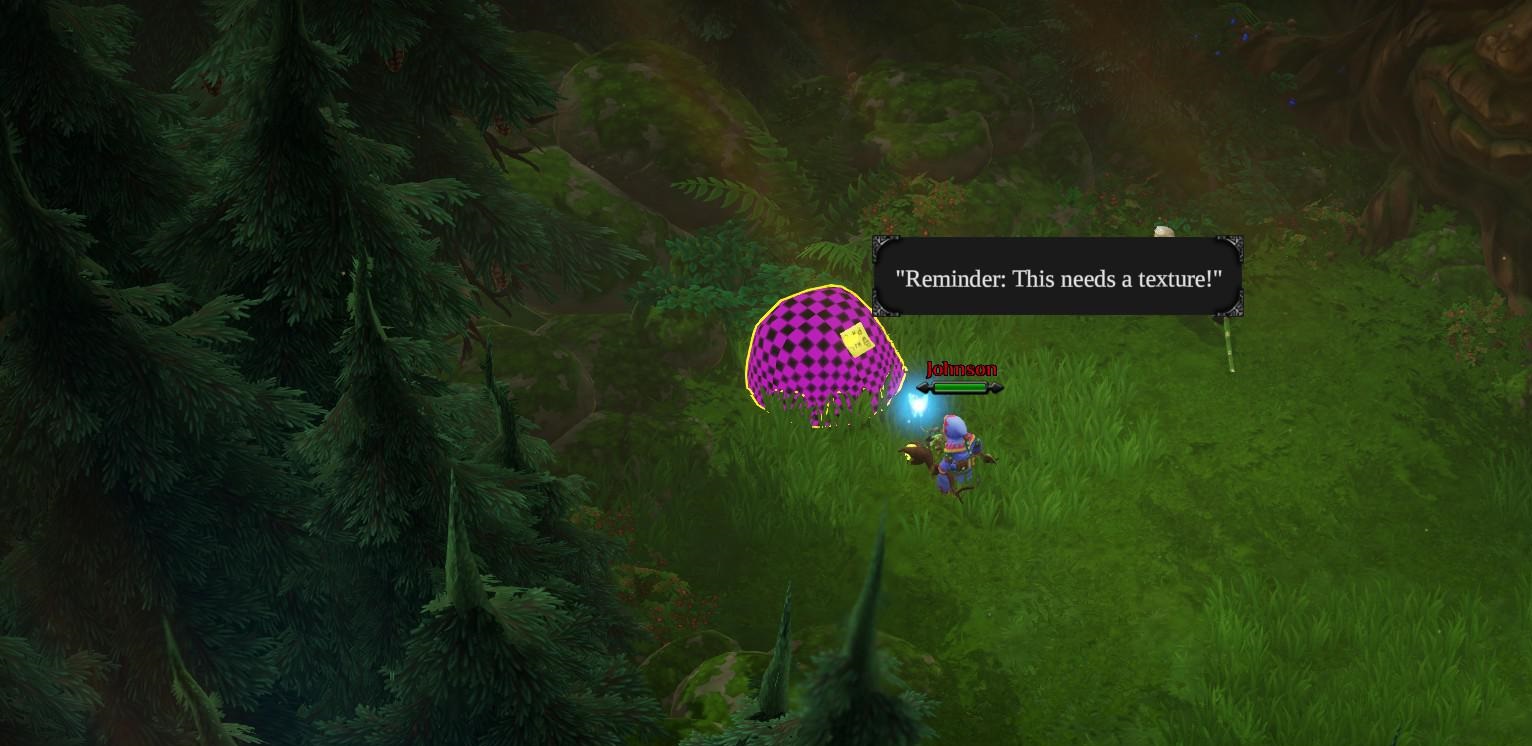Click the pink untextured checkerboard dome
The width and height of the screenshot is (1532, 746).
[x=820, y=355]
